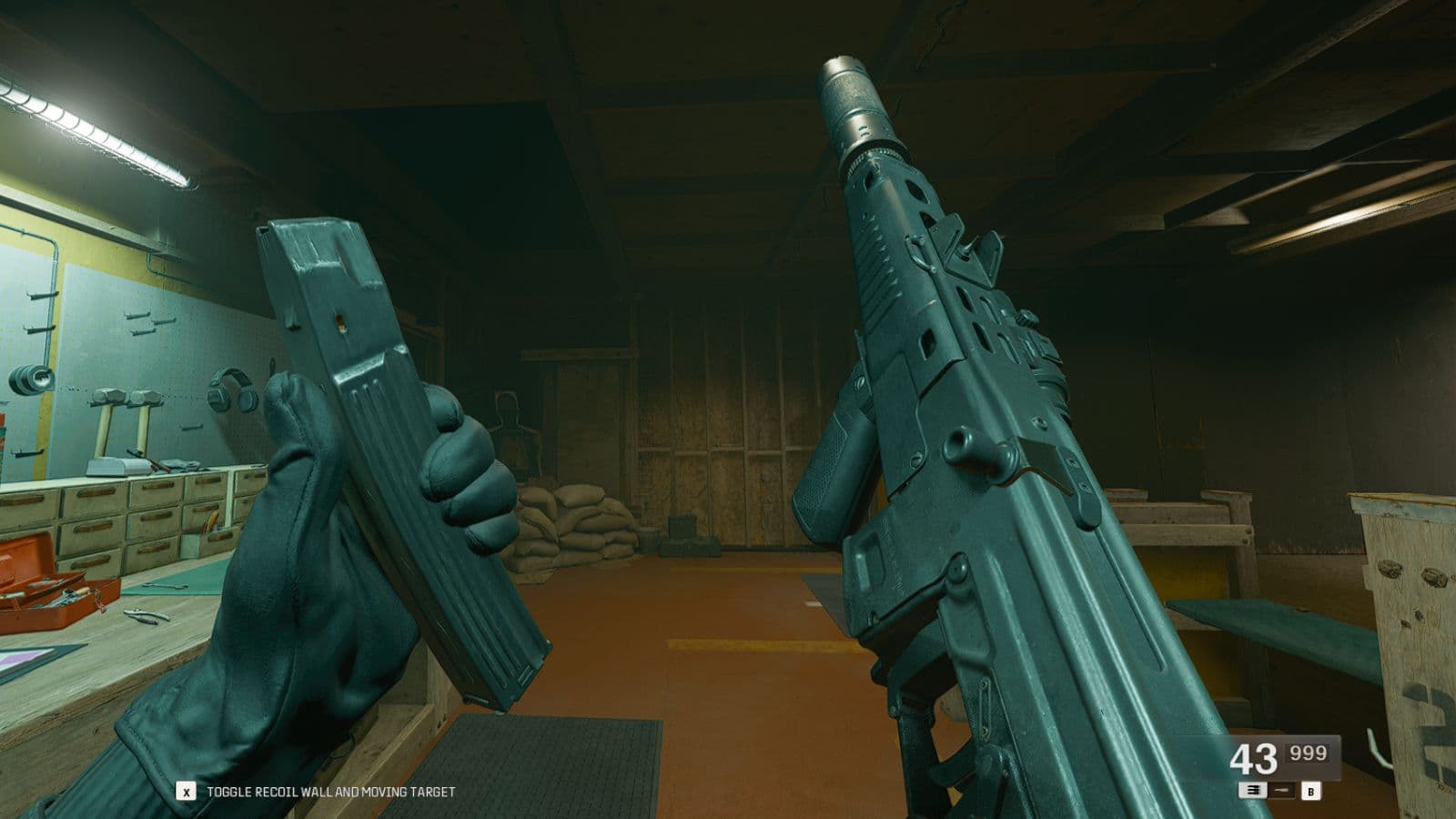Select the headphones hanging on the pegboard
This screenshot has height=819, width=1456.
click(x=230, y=393)
